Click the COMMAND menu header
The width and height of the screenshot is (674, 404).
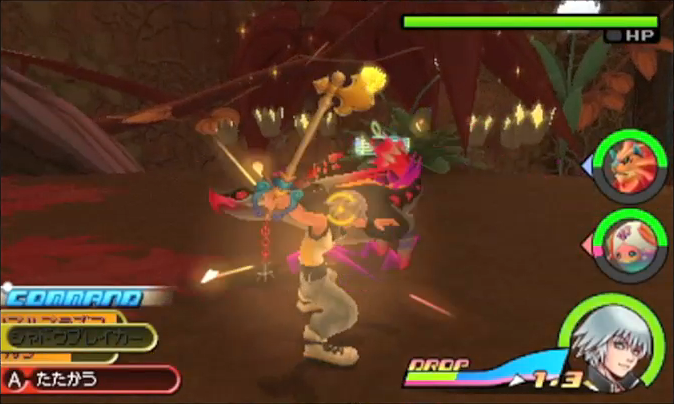(70, 297)
